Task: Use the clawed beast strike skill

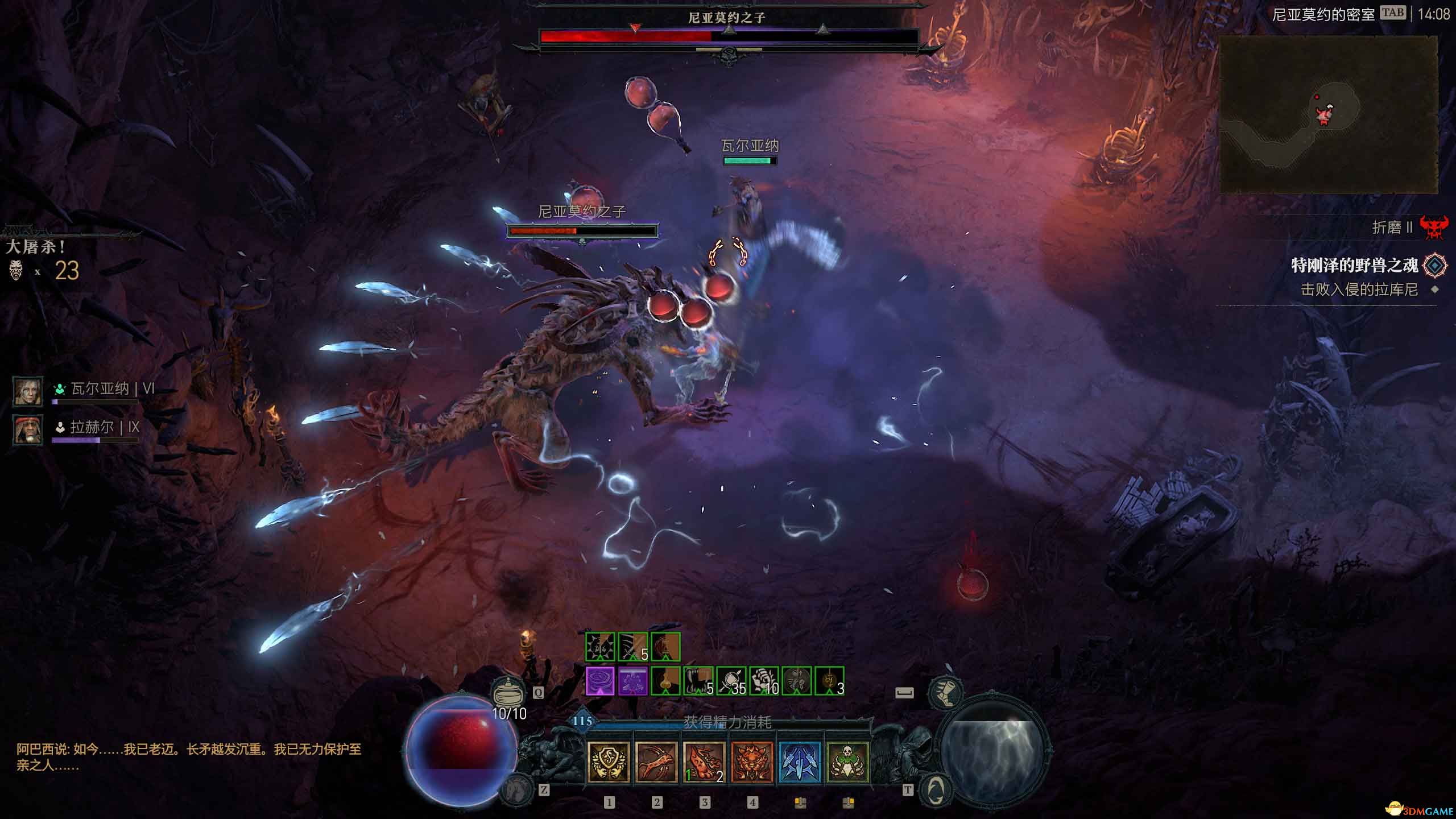Action: pos(656,762)
